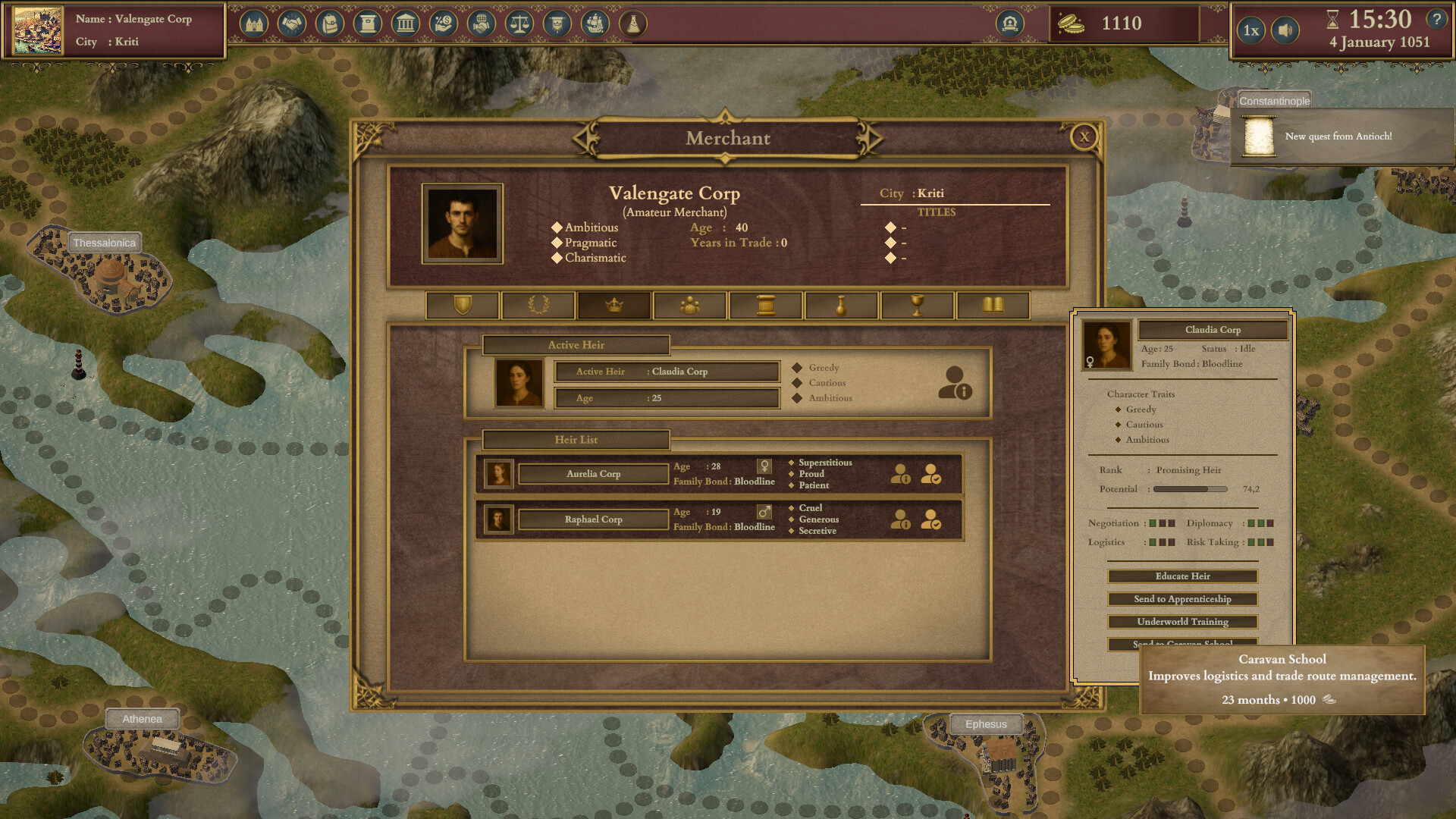The image size is (1456, 819).
Task: Set Raphael Corp as active heir
Action: pyautogui.click(x=931, y=519)
